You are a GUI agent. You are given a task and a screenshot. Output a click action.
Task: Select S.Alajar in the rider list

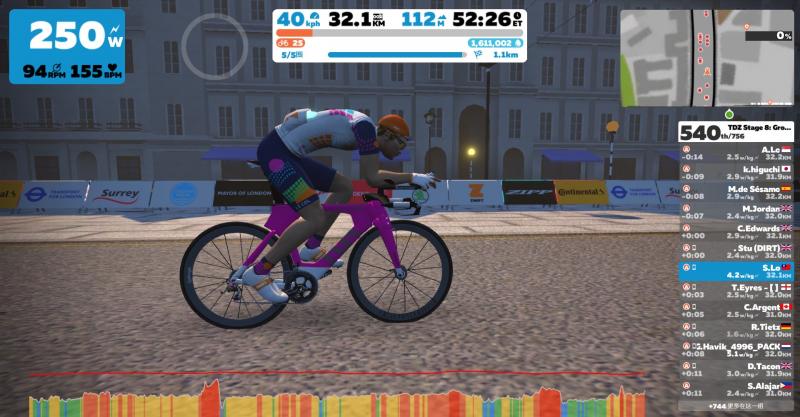coord(736,388)
